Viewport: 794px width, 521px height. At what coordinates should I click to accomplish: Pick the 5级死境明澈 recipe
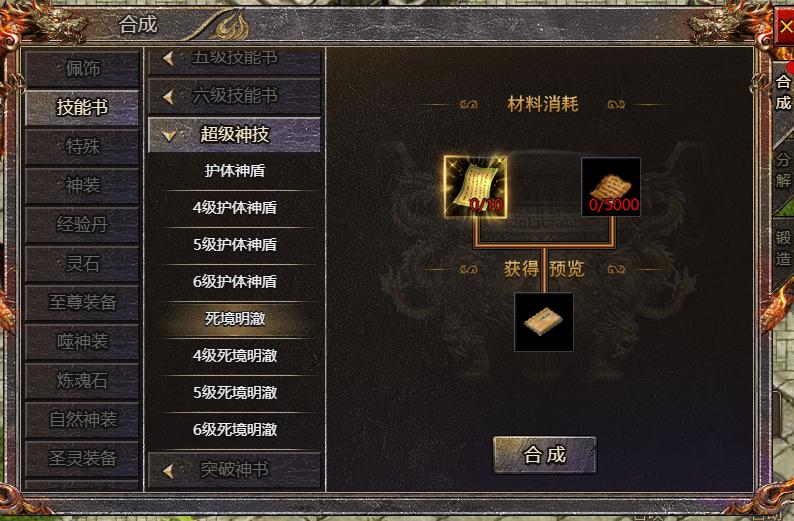tap(234, 392)
